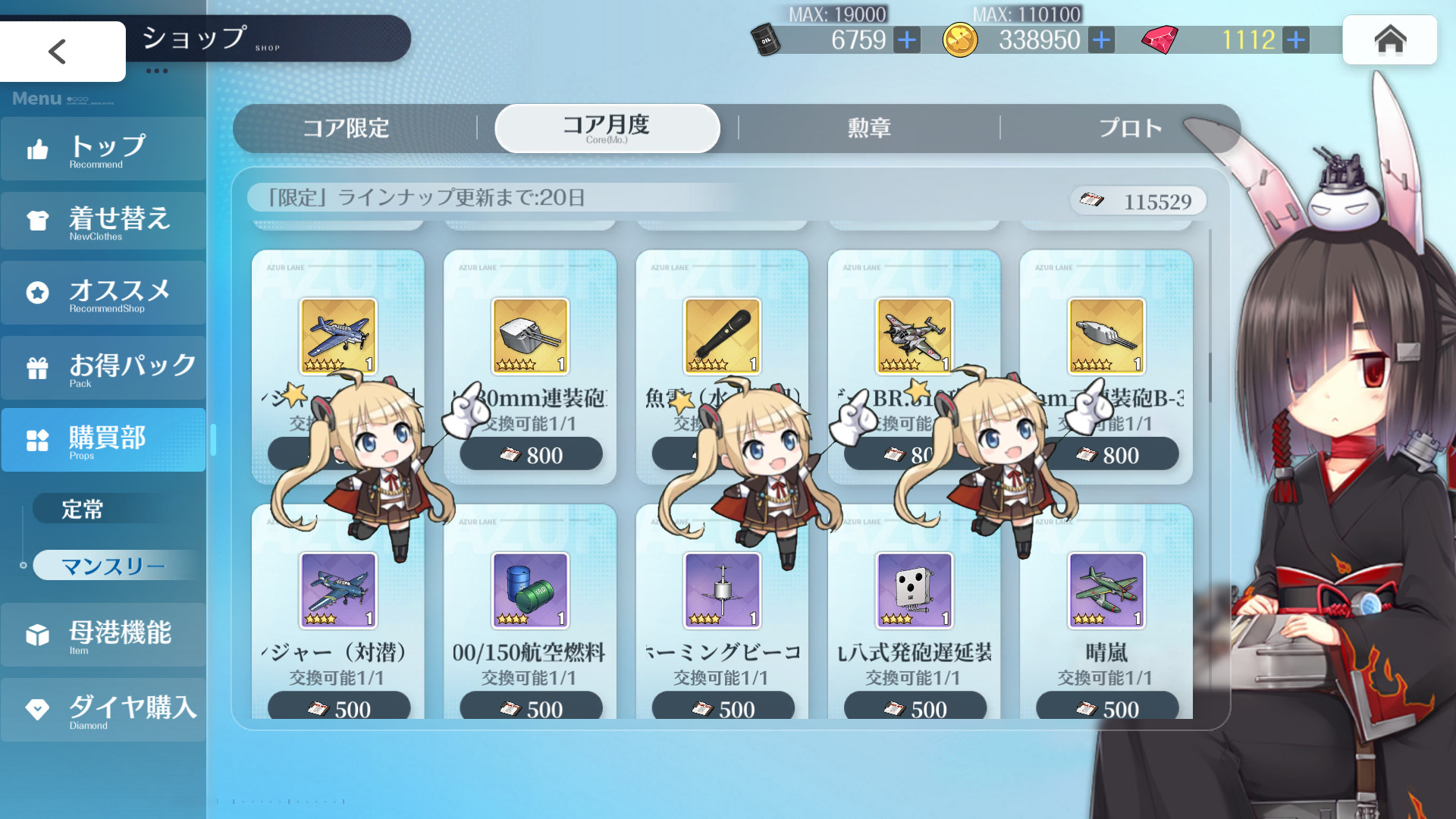Viewport: 1456px width, 819px height.
Task: Select the コア月度 tab
Action: (x=607, y=128)
